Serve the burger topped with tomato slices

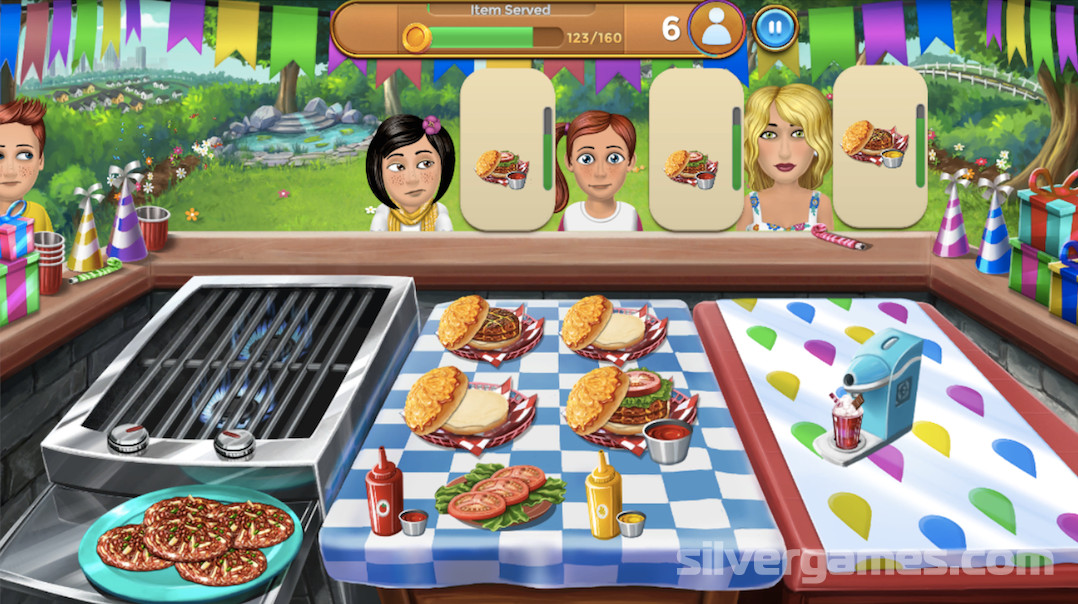[x=630, y=400]
